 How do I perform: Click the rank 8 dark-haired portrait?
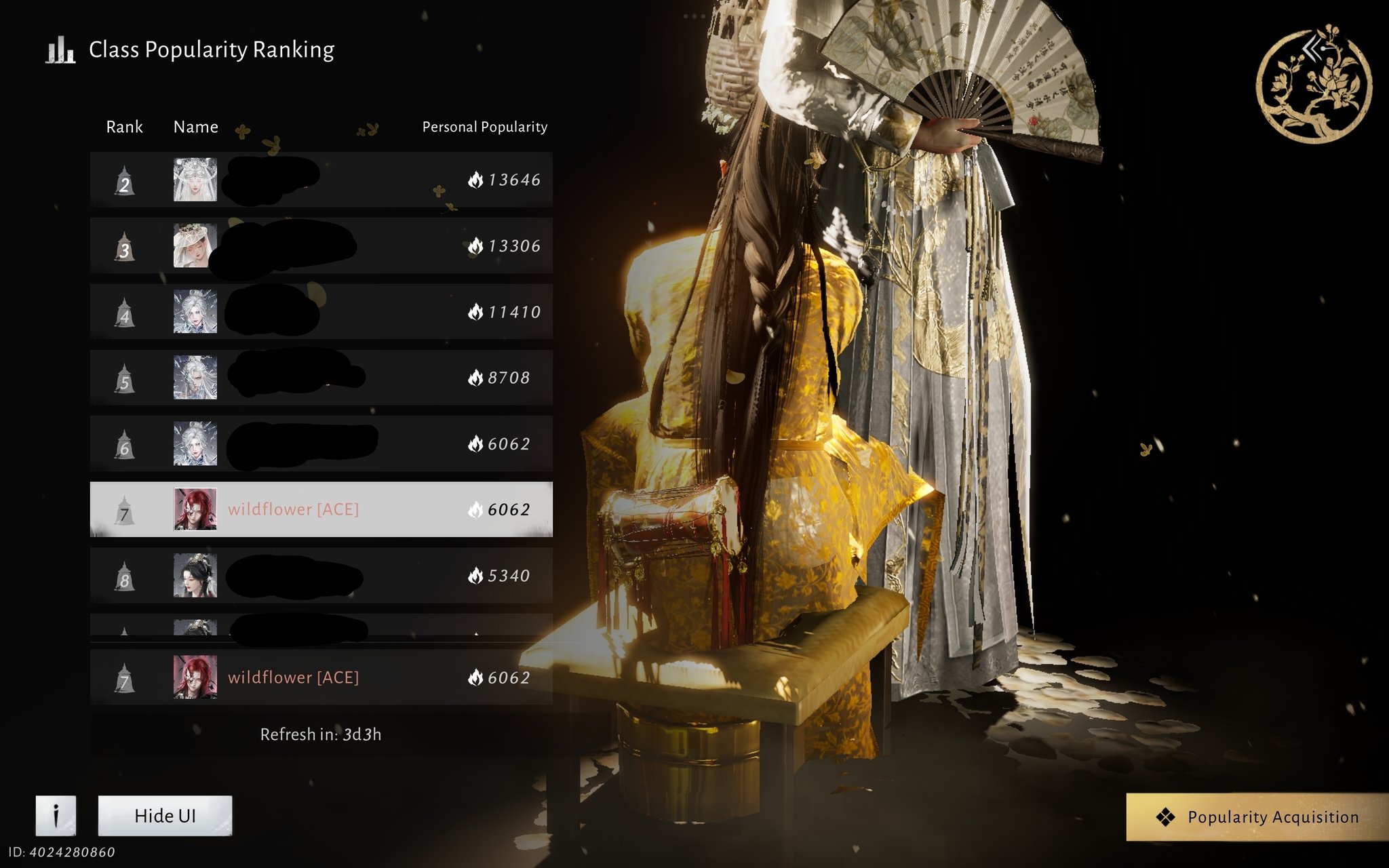click(x=195, y=576)
